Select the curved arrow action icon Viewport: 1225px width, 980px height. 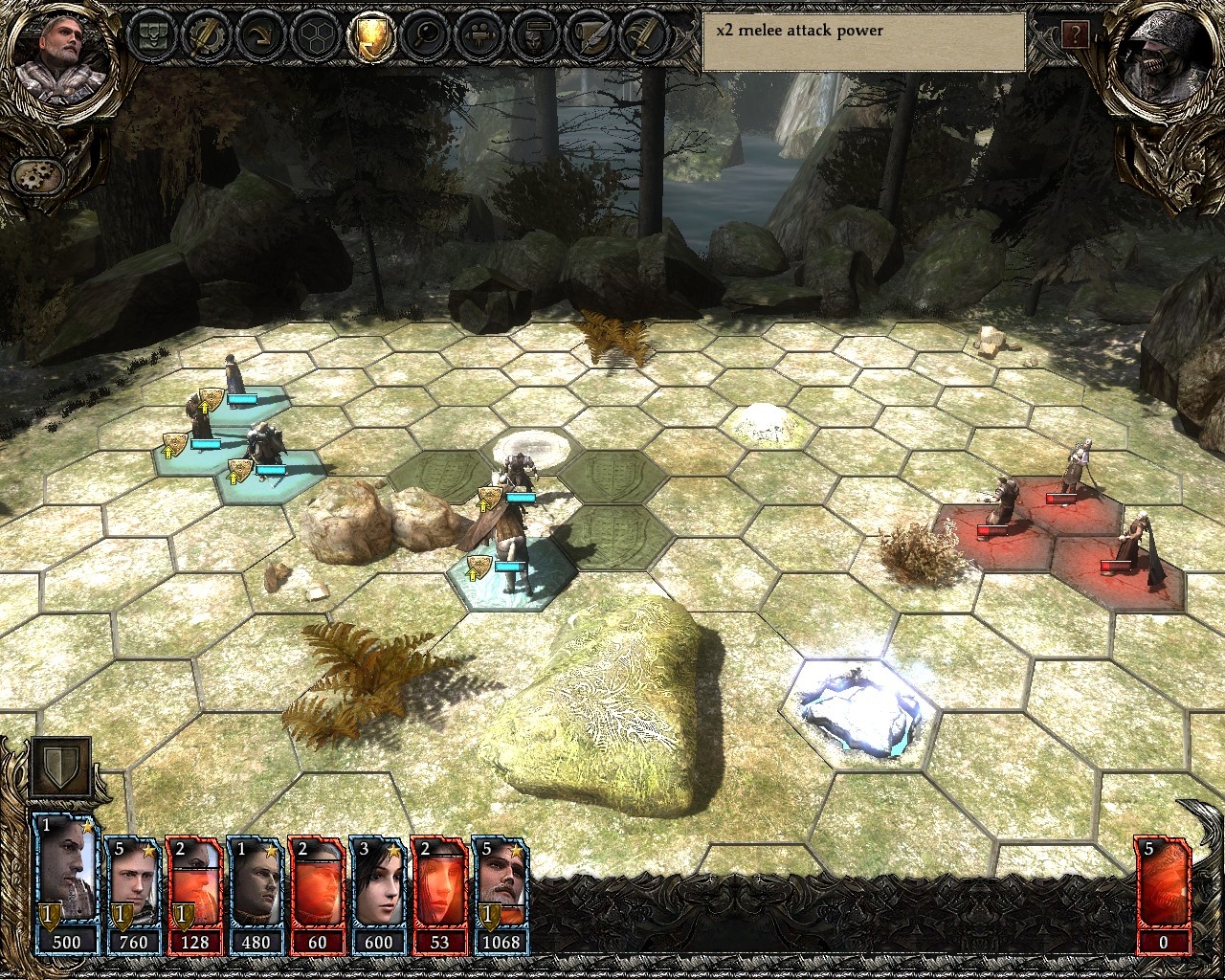(x=258, y=36)
